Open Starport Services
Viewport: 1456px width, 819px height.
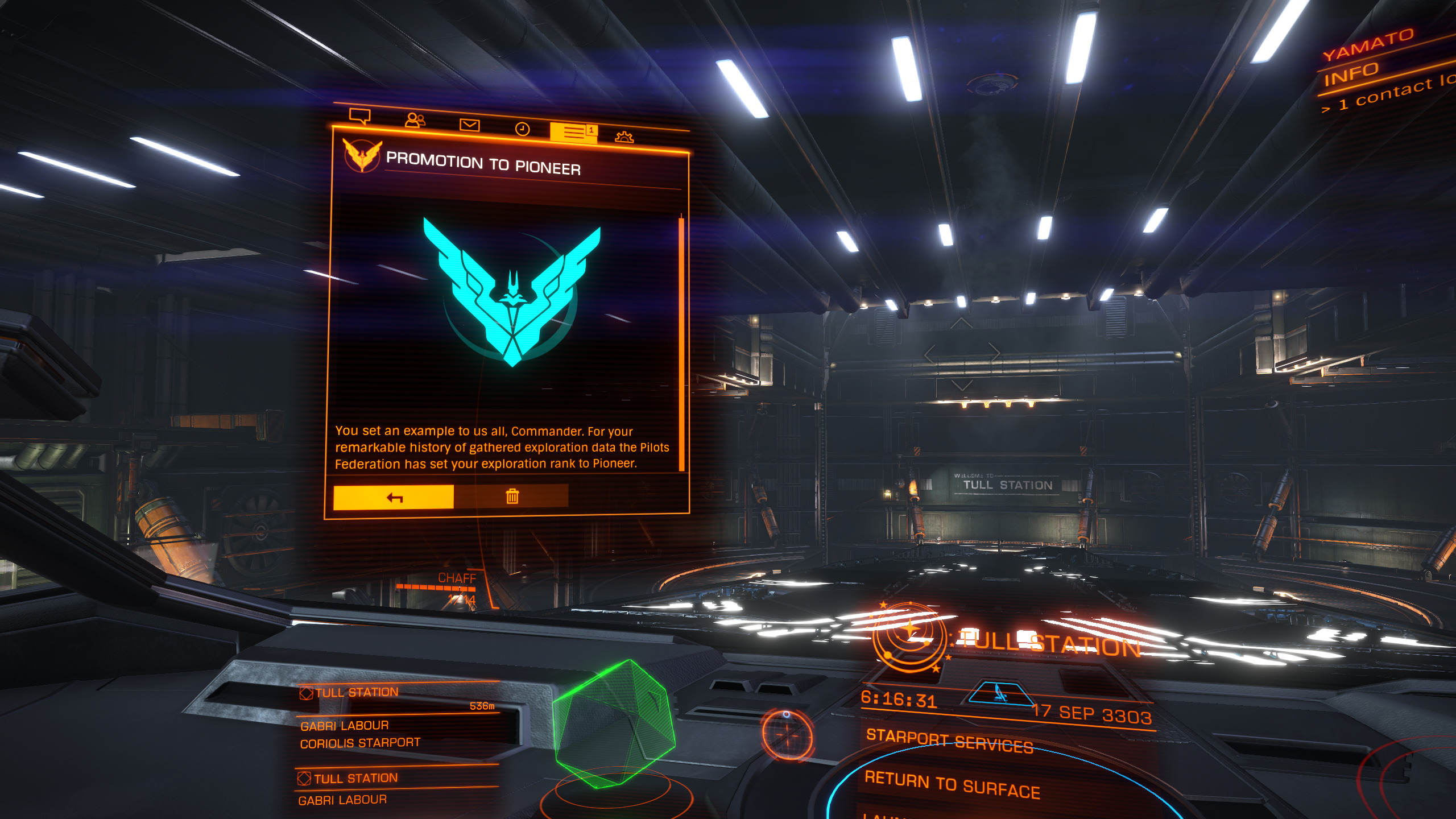point(949,741)
